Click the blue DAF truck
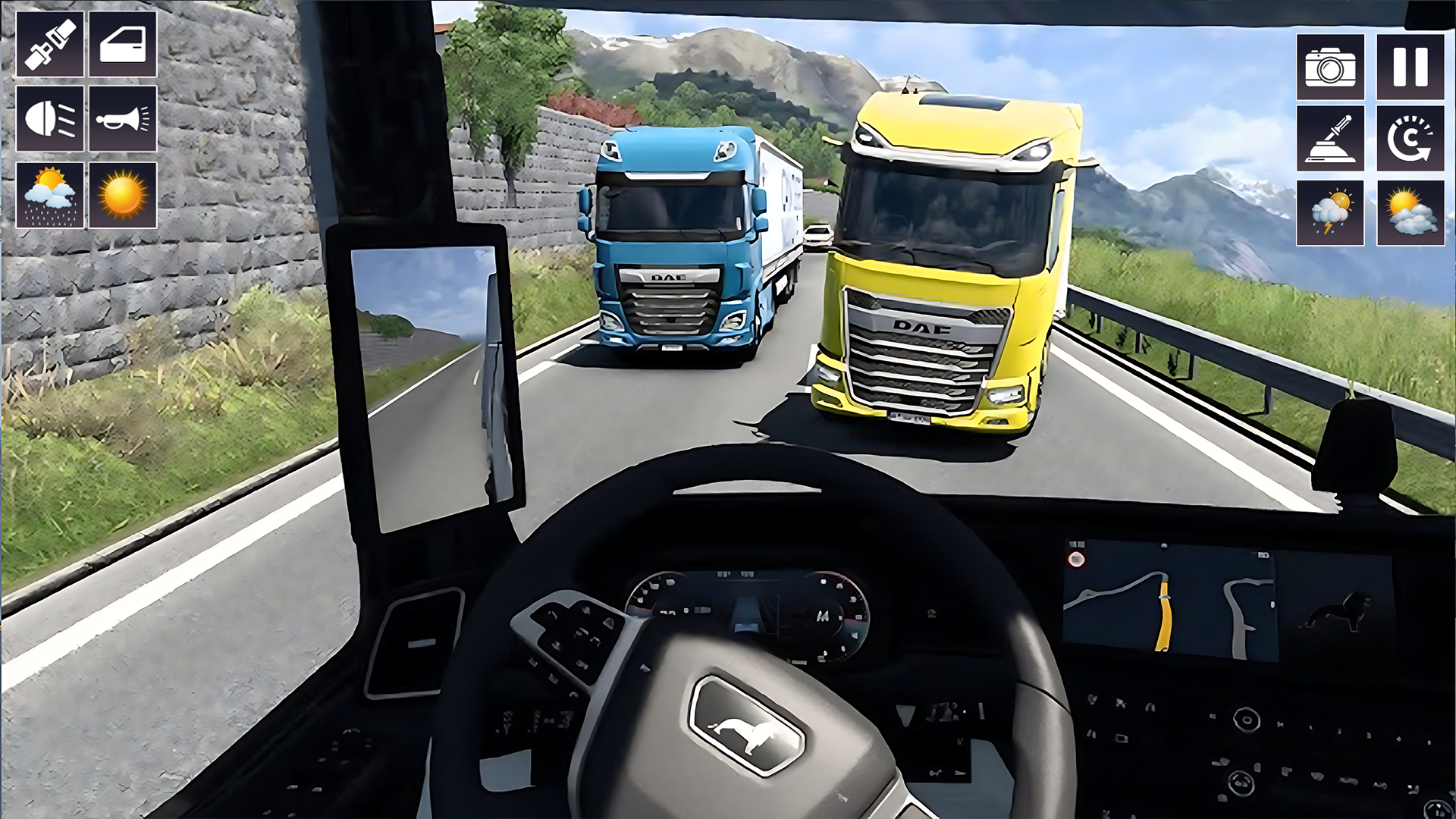Viewport: 1456px width, 819px height. pyautogui.click(x=675, y=250)
